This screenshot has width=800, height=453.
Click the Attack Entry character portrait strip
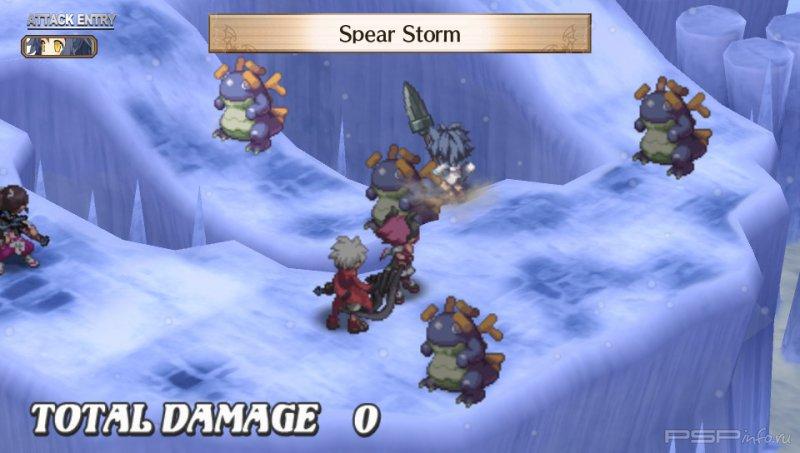tap(60, 46)
